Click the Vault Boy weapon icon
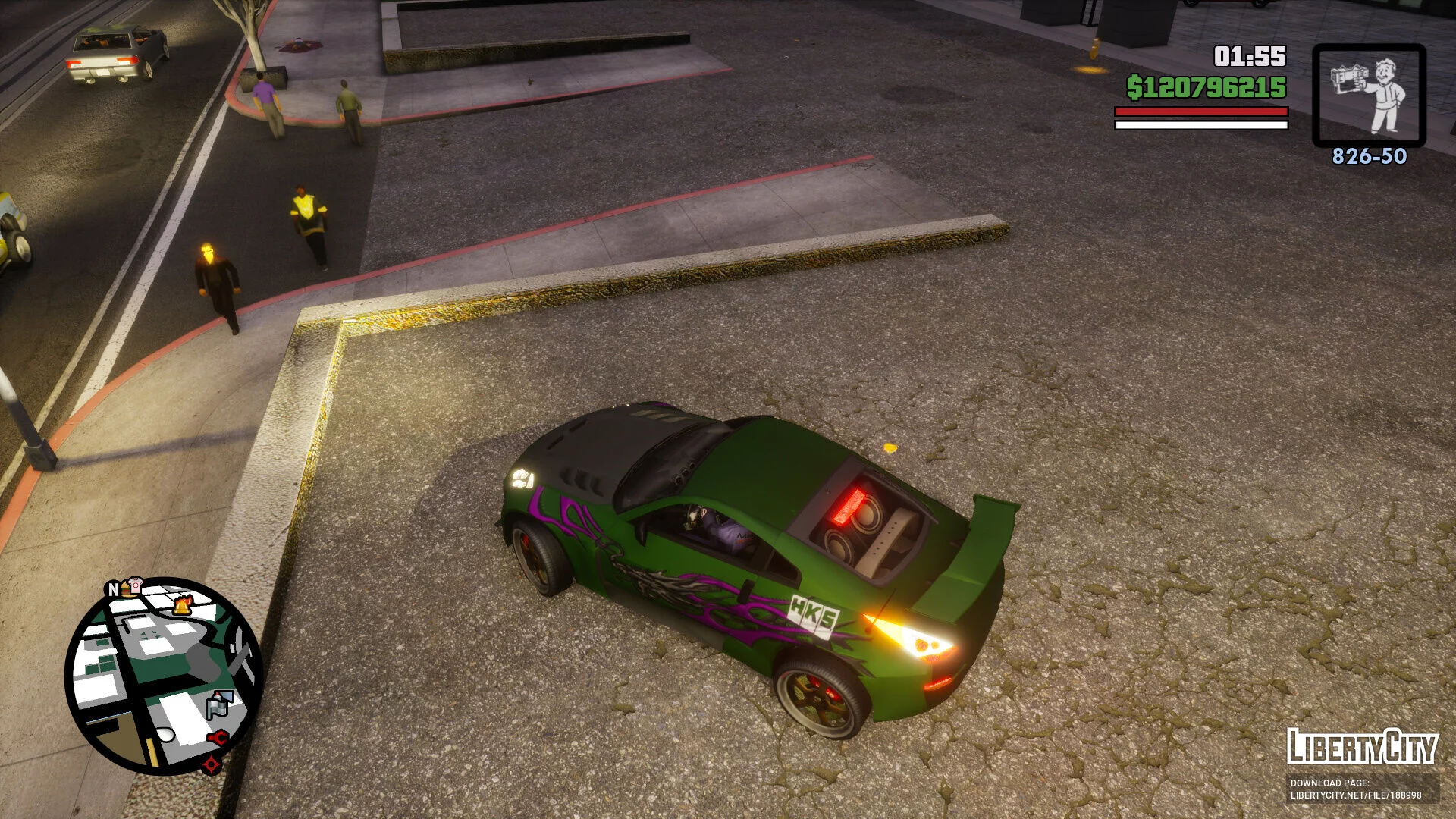The image size is (1456, 819). [1369, 95]
